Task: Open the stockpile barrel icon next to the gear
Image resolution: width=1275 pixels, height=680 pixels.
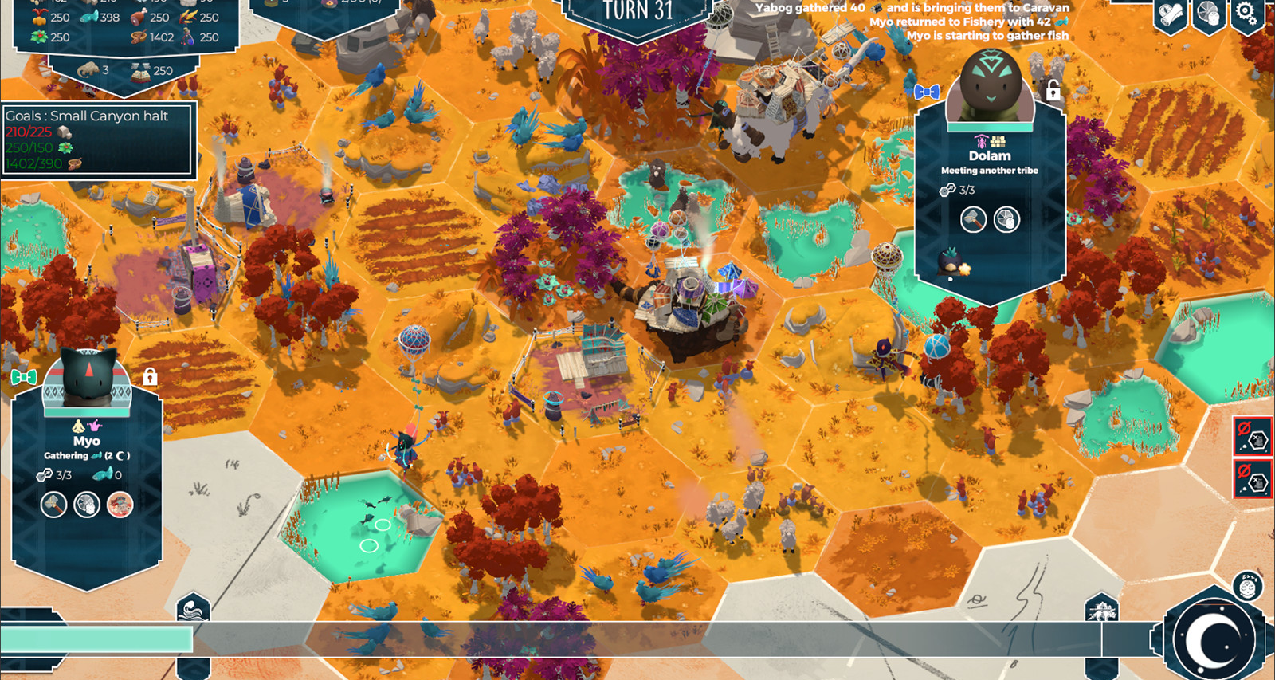Action: coord(1209,14)
